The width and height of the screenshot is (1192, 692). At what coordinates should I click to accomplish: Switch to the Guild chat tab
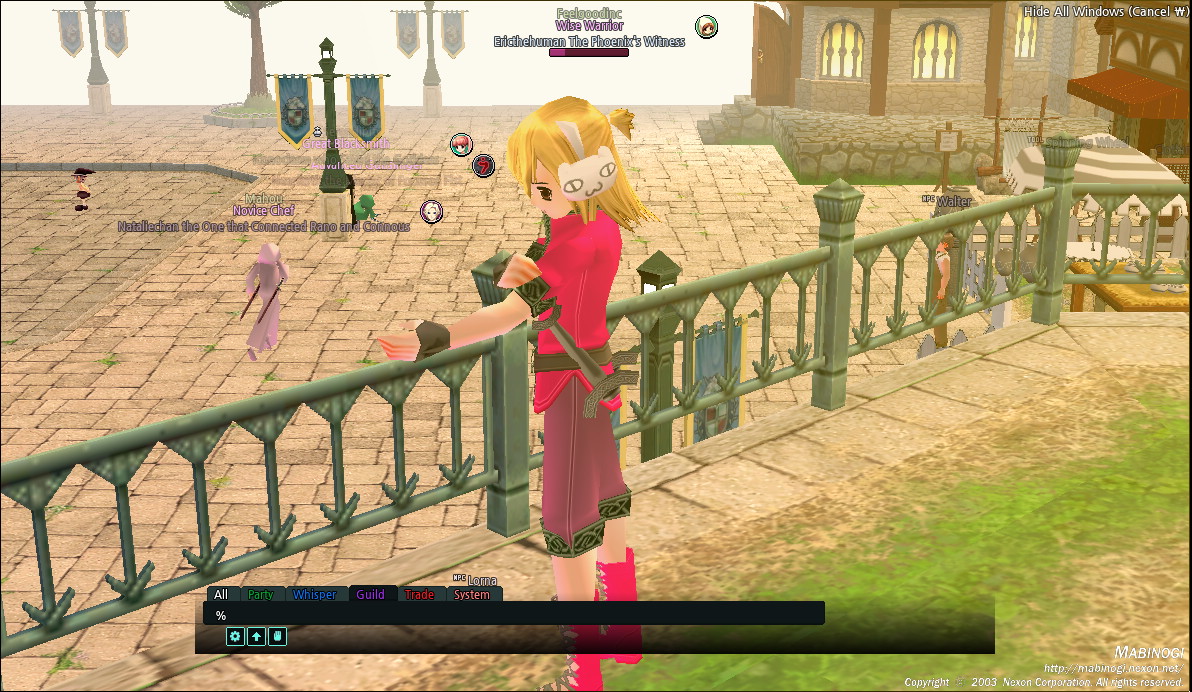point(370,594)
